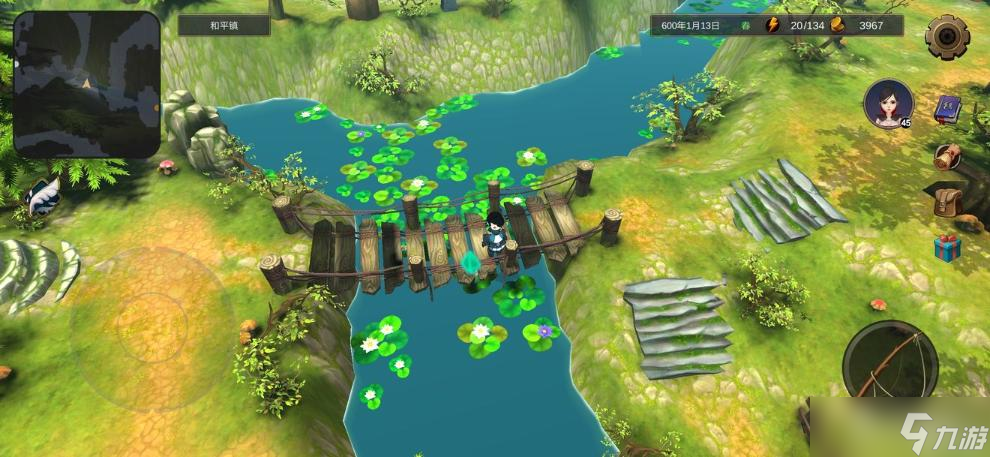Click the 和平镇 location label
This screenshot has height=457, width=990.
[224, 25]
